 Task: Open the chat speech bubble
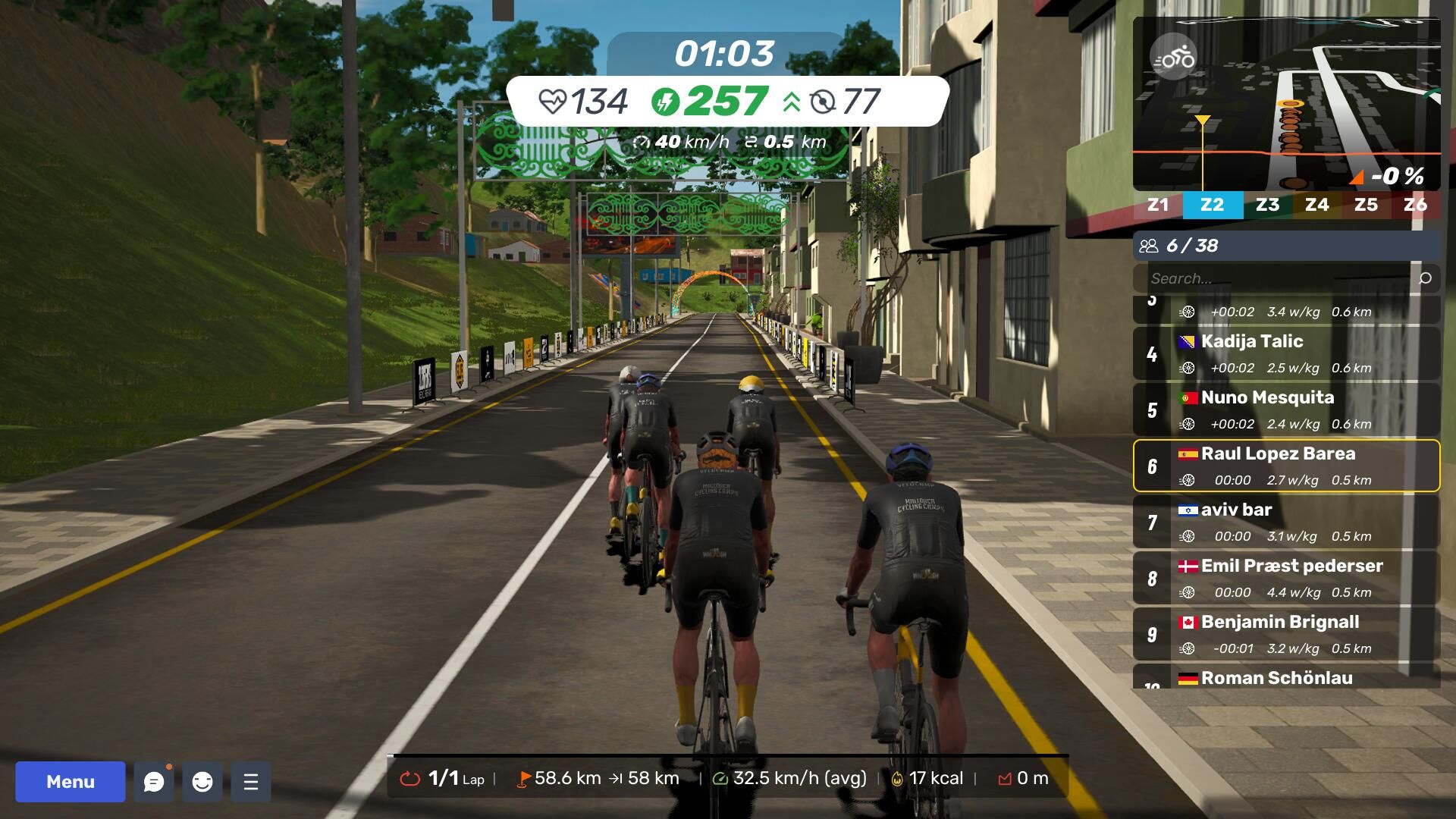(x=154, y=782)
